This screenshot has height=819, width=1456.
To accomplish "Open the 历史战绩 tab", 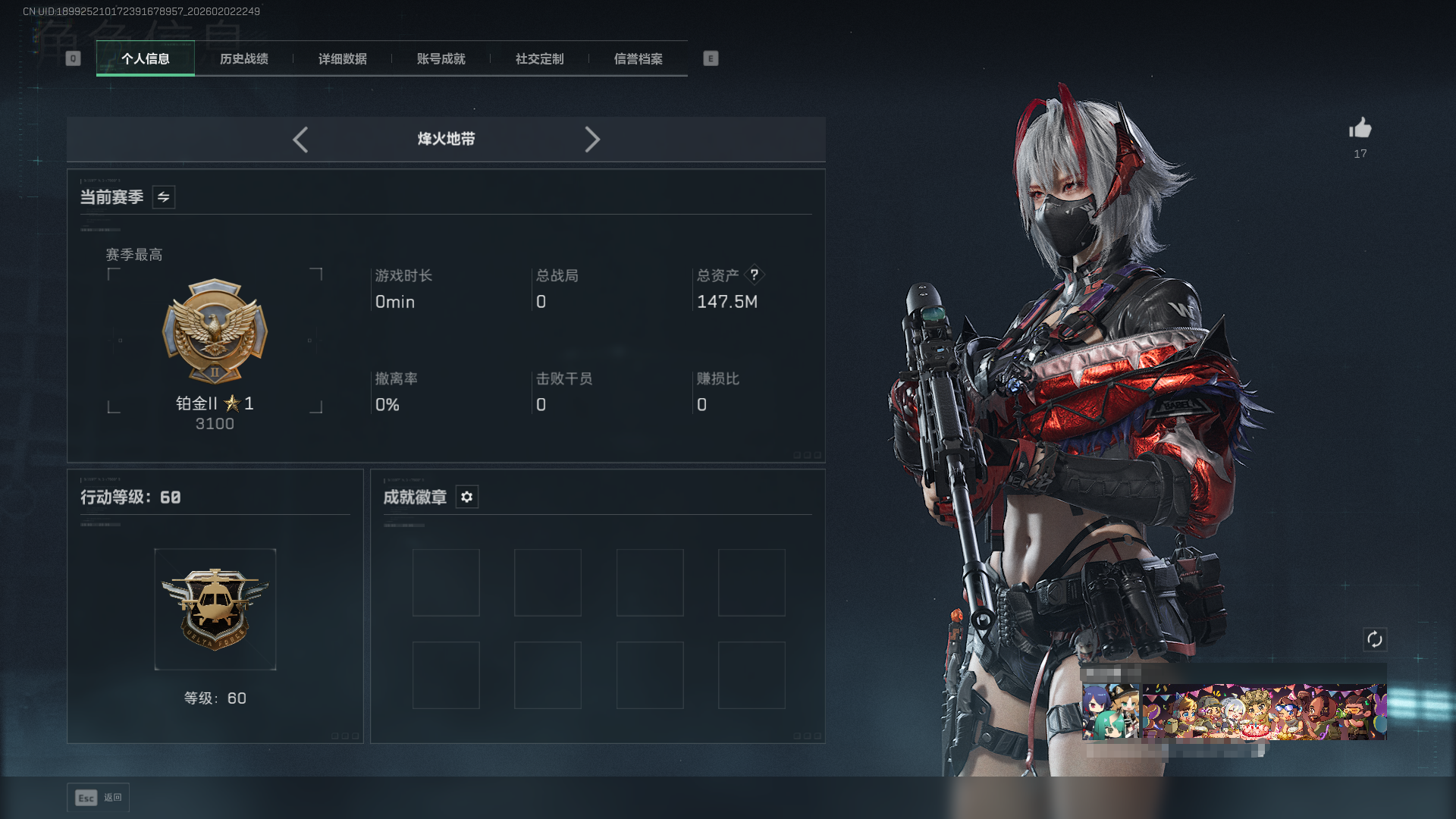I will (x=244, y=59).
